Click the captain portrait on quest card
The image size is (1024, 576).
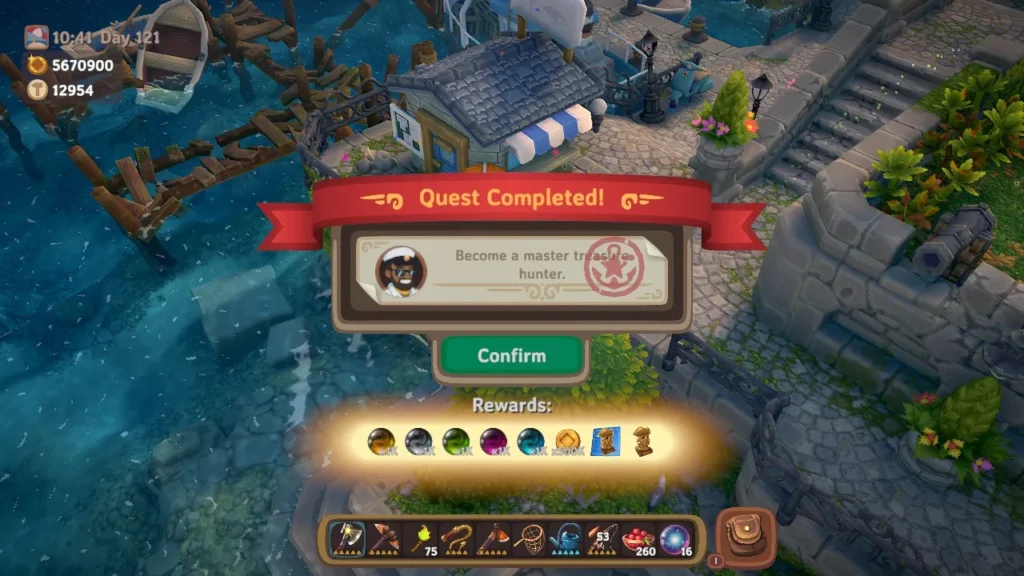(400, 269)
